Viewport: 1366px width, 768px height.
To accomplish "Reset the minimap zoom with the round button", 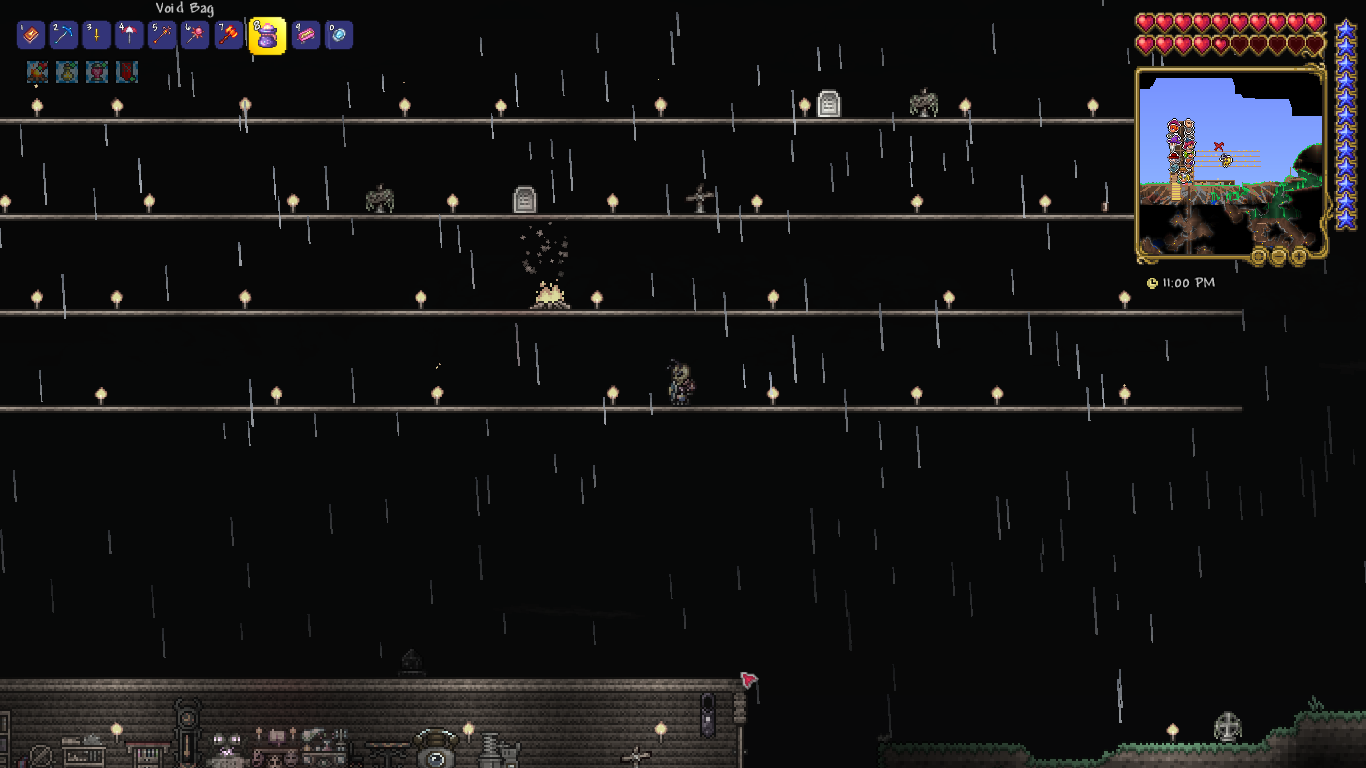I will click(x=1259, y=256).
